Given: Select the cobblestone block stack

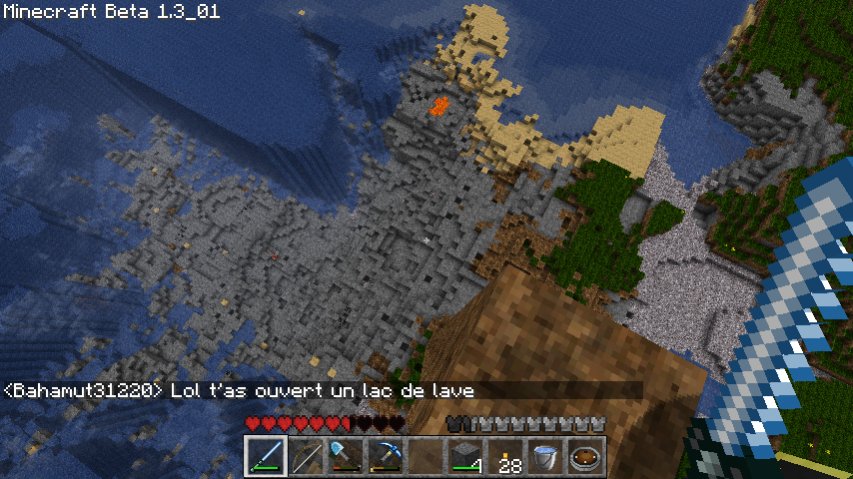Looking at the screenshot, I should pos(466,457).
